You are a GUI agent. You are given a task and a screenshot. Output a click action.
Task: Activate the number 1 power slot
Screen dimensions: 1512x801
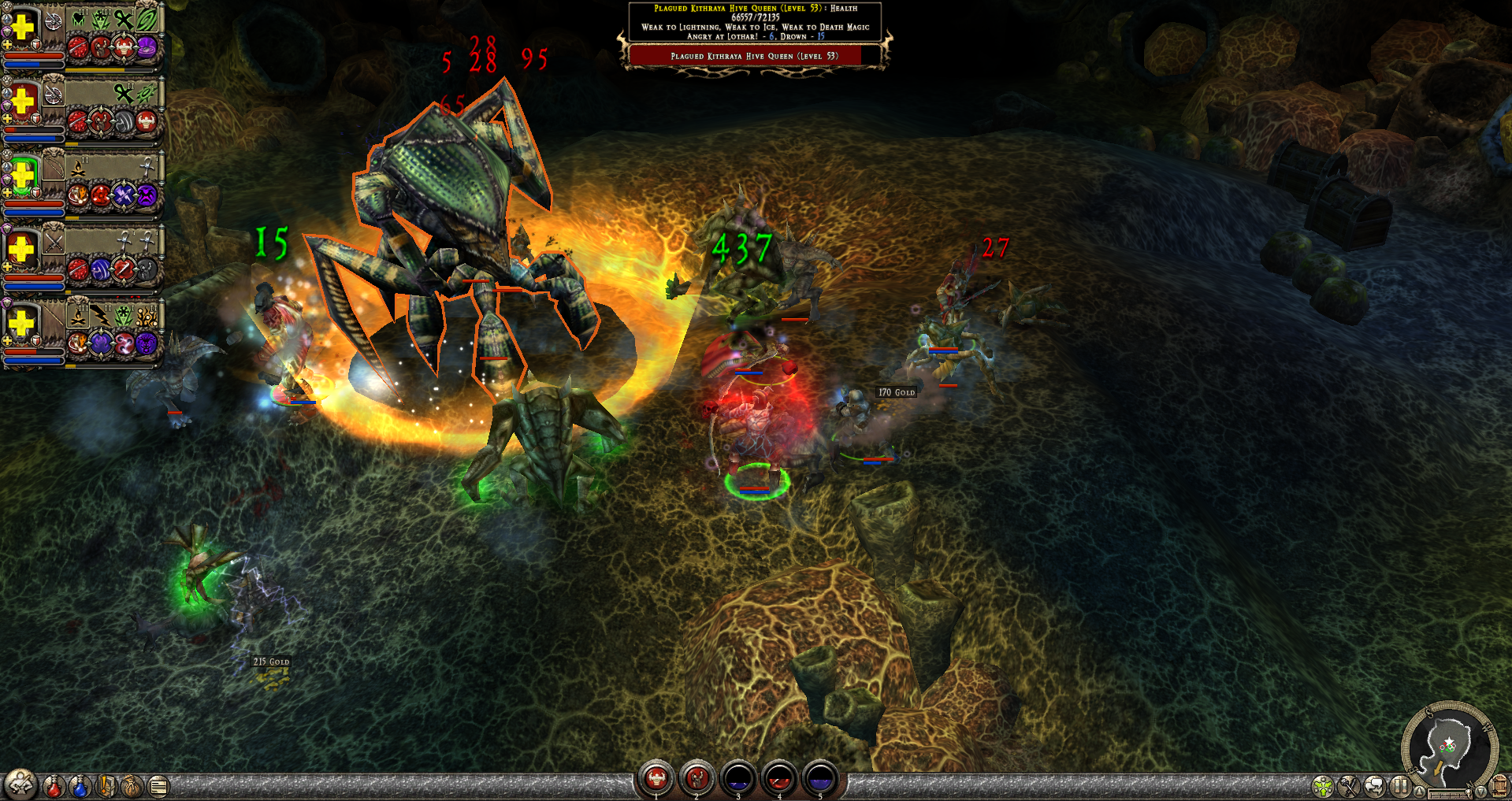[656, 778]
